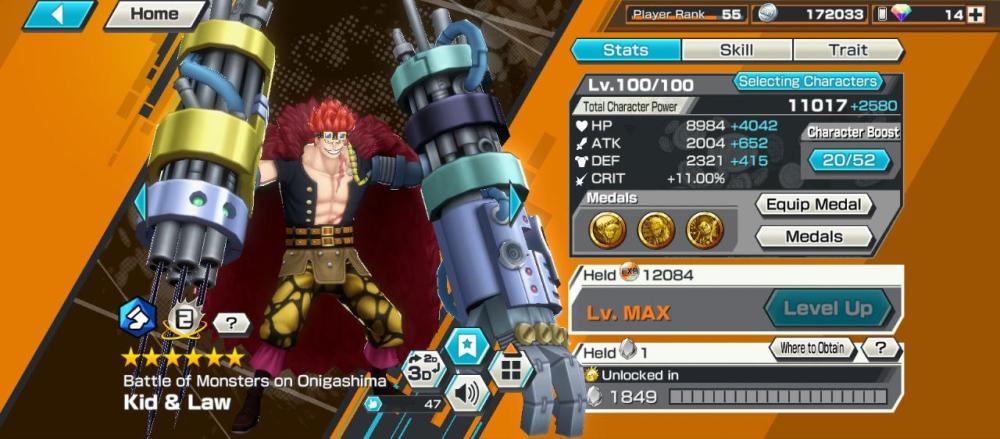Bookmark this character with the star icon
Image resolution: width=1000 pixels, height=439 pixels.
pos(467,346)
